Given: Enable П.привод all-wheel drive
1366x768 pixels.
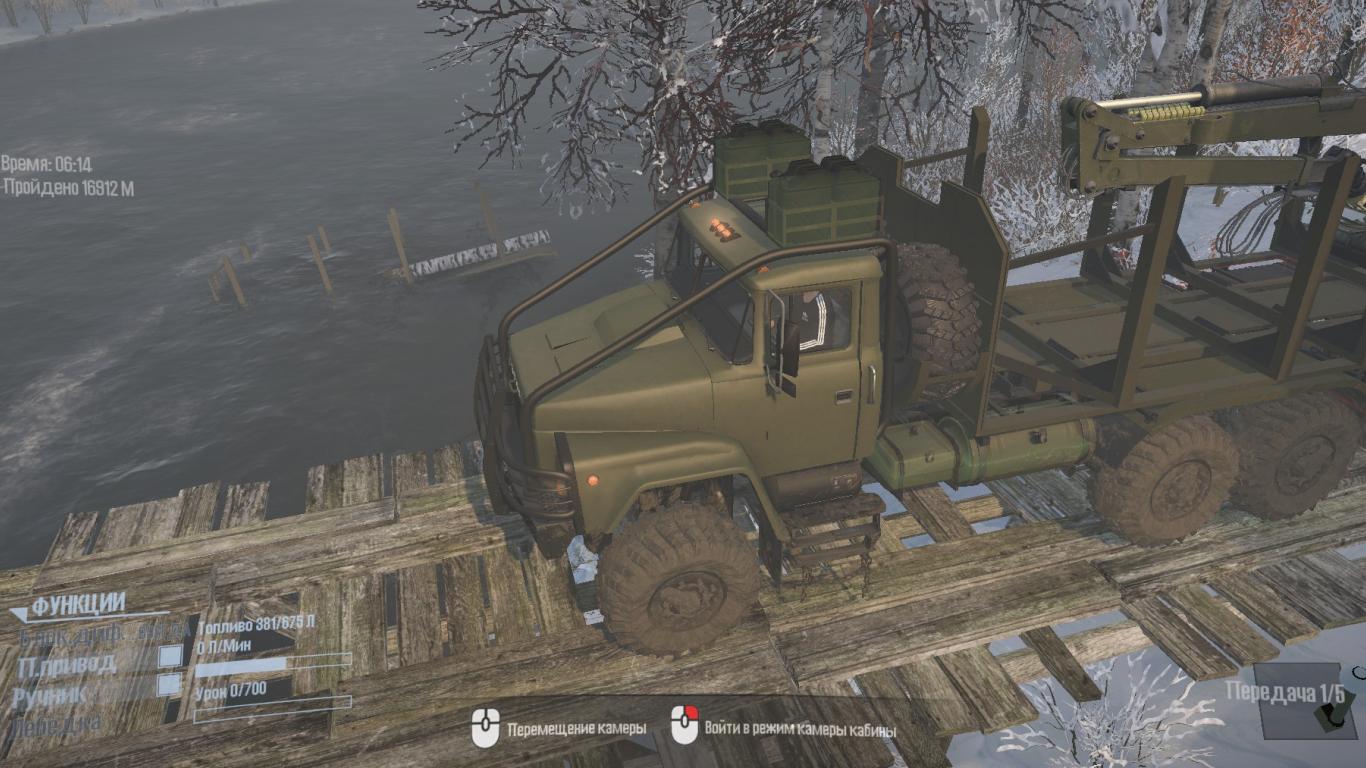Looking at the screenshot, I should pos(171,657).
